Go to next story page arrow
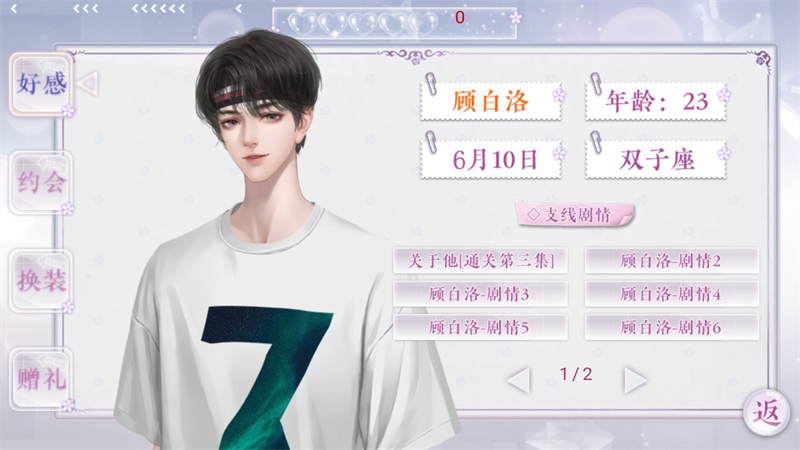Image resolution: width=800 pixels, height=450 pixels. 635,379
